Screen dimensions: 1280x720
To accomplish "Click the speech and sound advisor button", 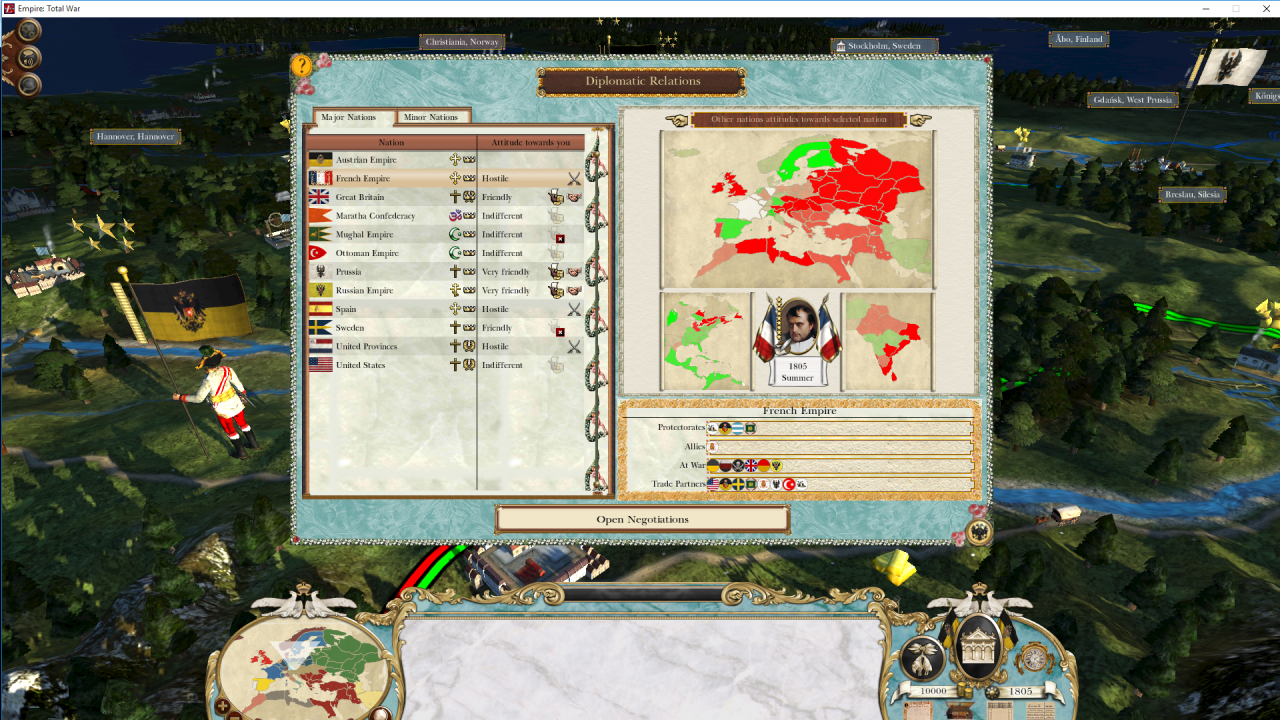I will coord(29,57).
